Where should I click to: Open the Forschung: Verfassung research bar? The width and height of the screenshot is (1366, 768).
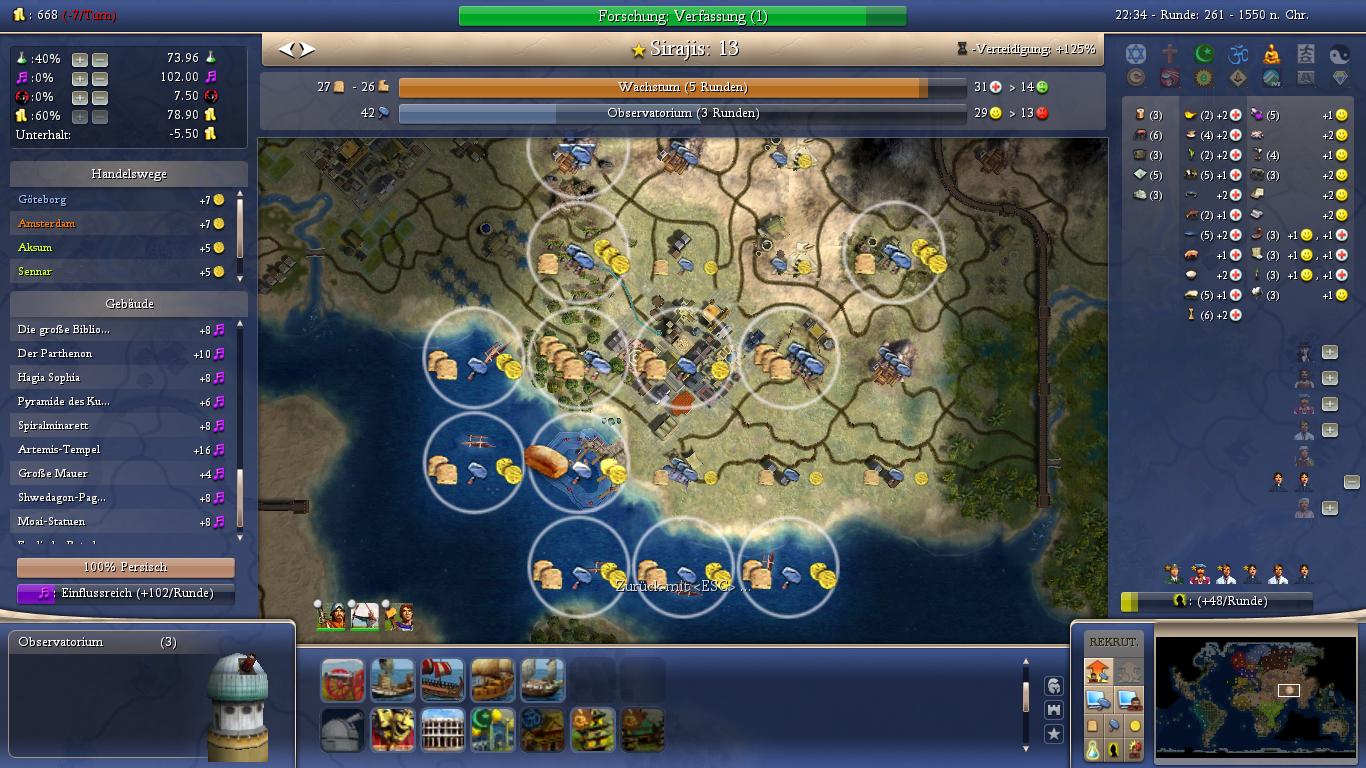pyautogui.click(x=682, y=16)
